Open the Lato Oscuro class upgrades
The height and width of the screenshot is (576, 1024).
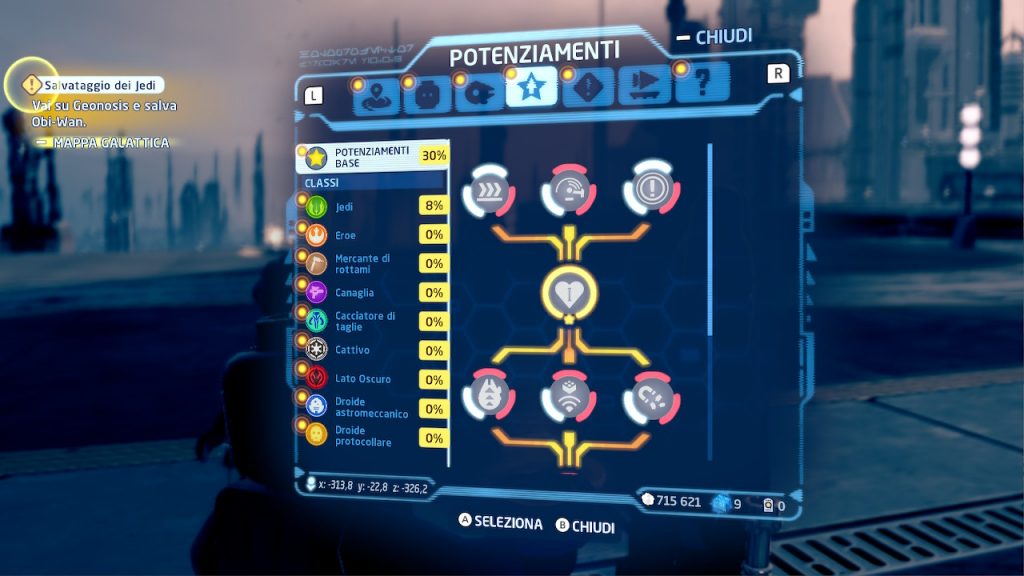pos(371,380)
